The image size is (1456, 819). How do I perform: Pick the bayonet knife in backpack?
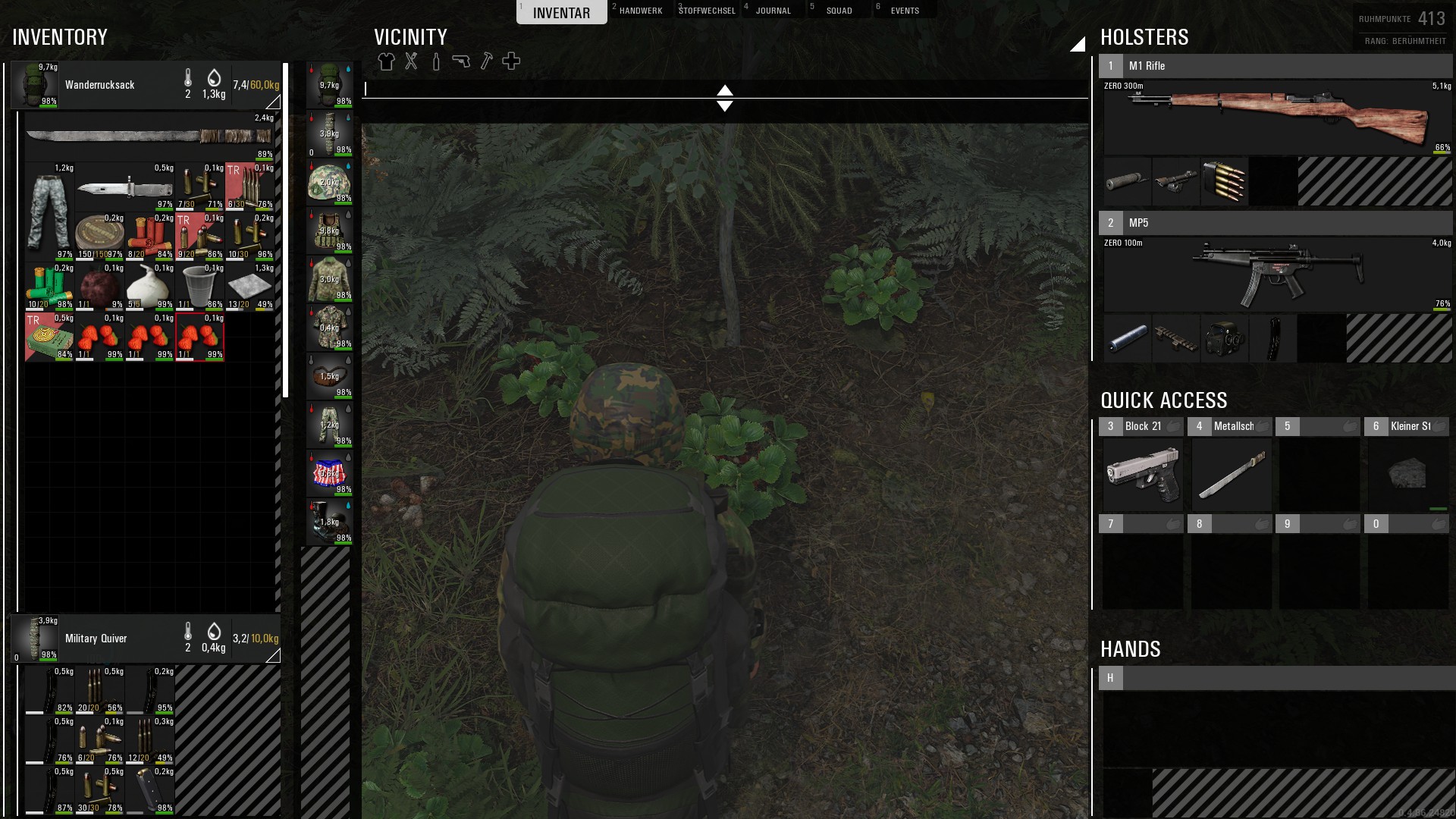(125, 187)
